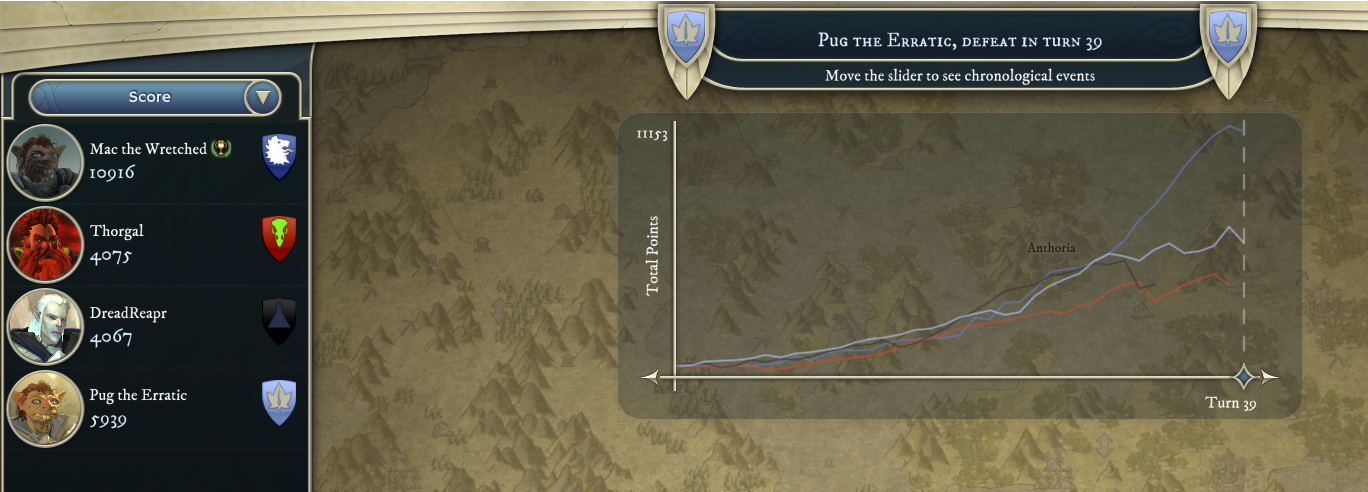The width and height of the screenshot is (1368, 492).
Task: Click DreadReapr's pale elf portrait
Action: pos(44,326)
